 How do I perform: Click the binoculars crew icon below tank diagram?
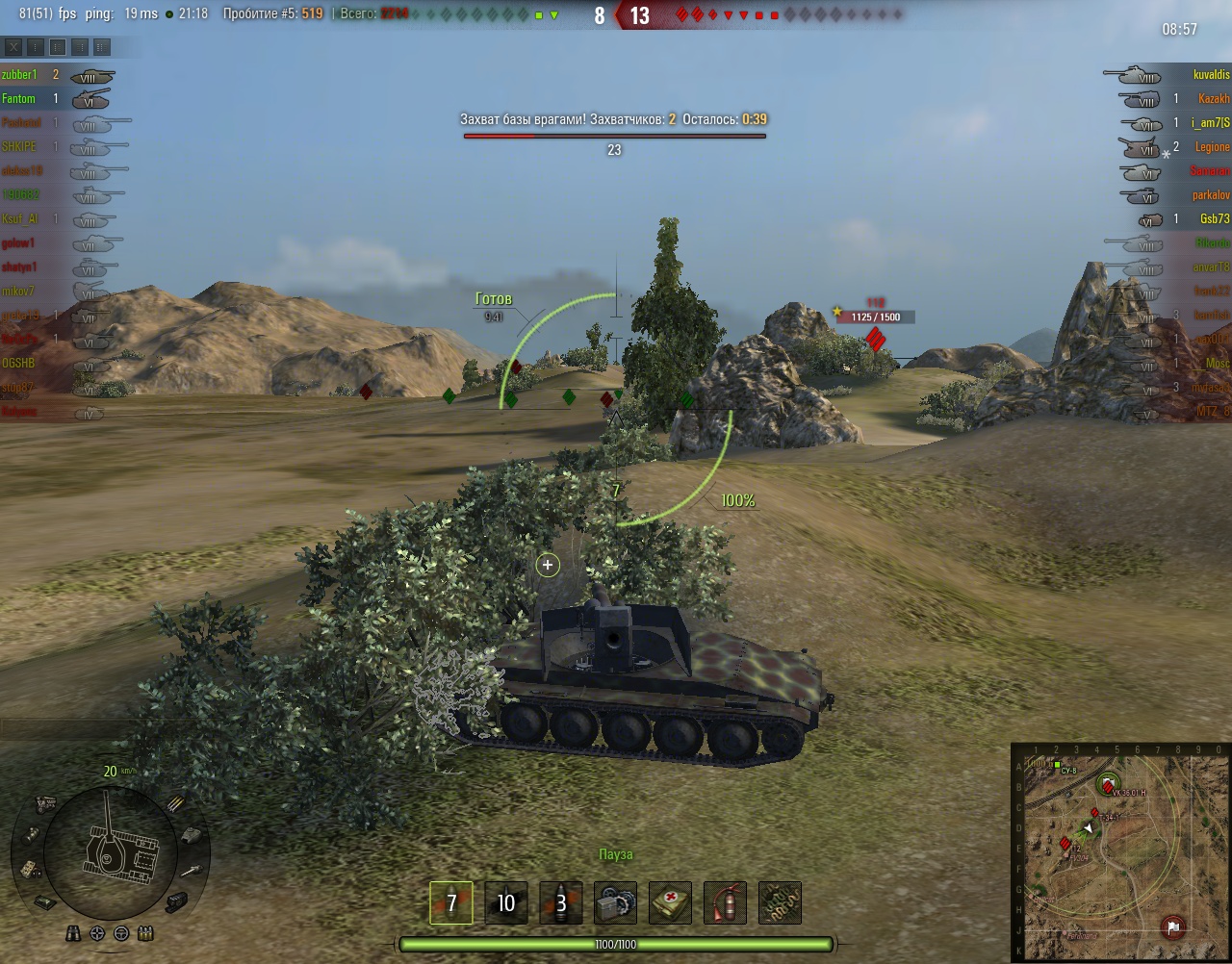point(74,933)
